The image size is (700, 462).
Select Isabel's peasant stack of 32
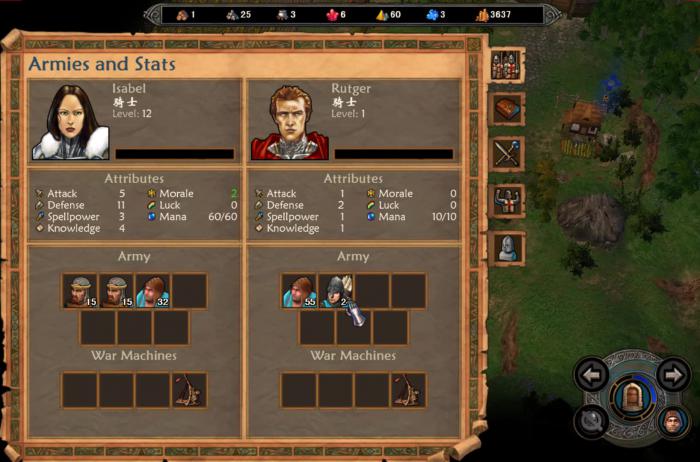tap(153, 290)
